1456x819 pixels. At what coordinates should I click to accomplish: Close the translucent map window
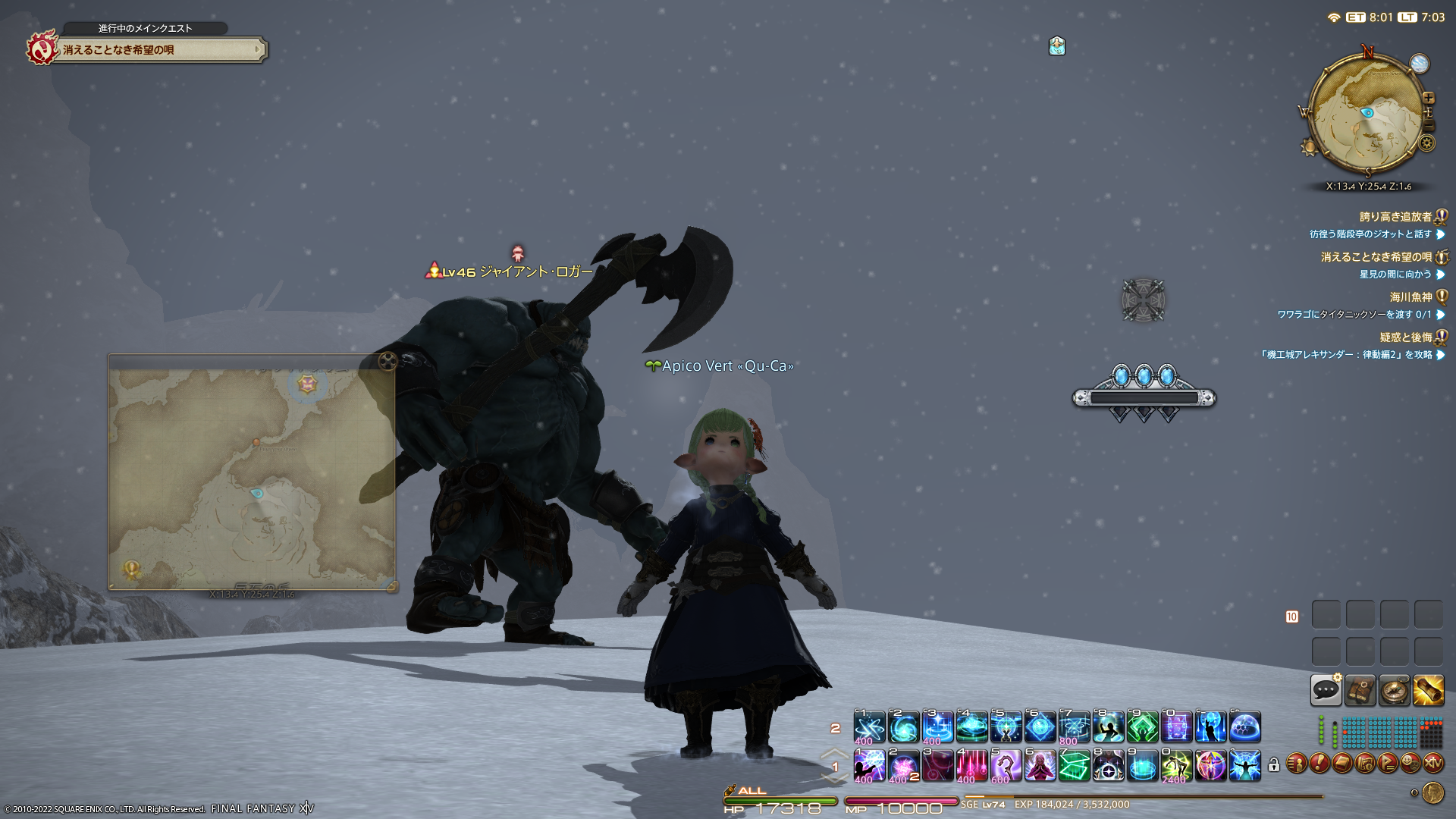pos(388,361)
